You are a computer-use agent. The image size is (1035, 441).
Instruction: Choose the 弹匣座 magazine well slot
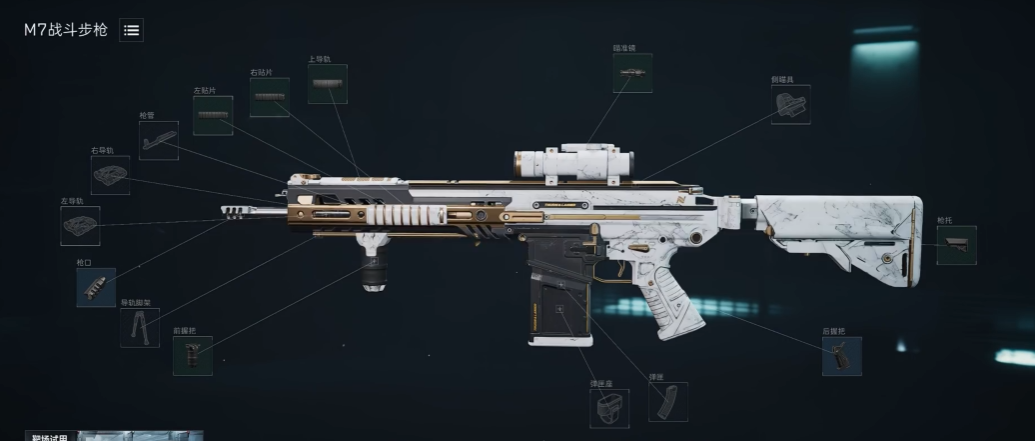(x=608, y=408)
